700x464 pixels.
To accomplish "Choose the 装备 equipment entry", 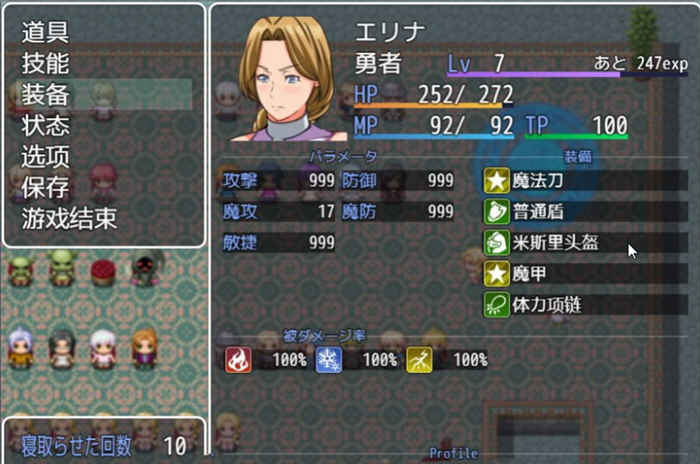I will point(46,94).
